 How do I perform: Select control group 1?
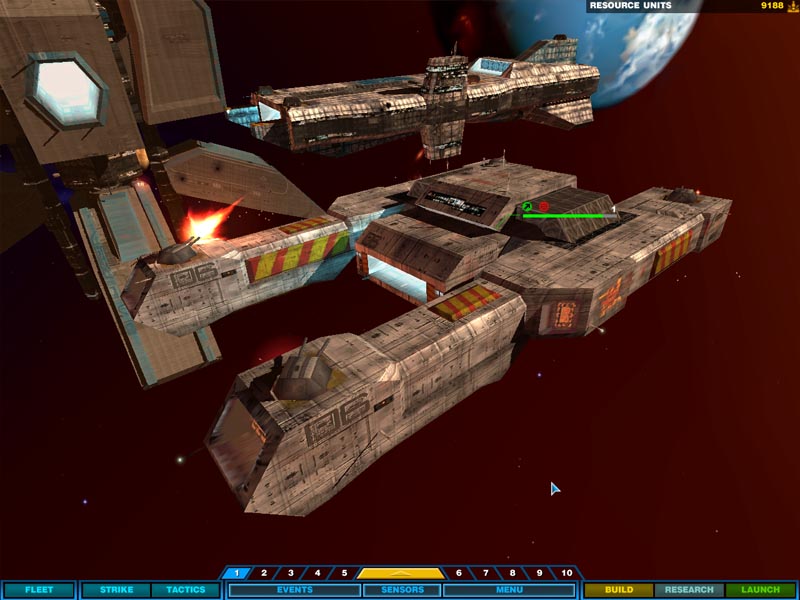(x=237, y=573)
